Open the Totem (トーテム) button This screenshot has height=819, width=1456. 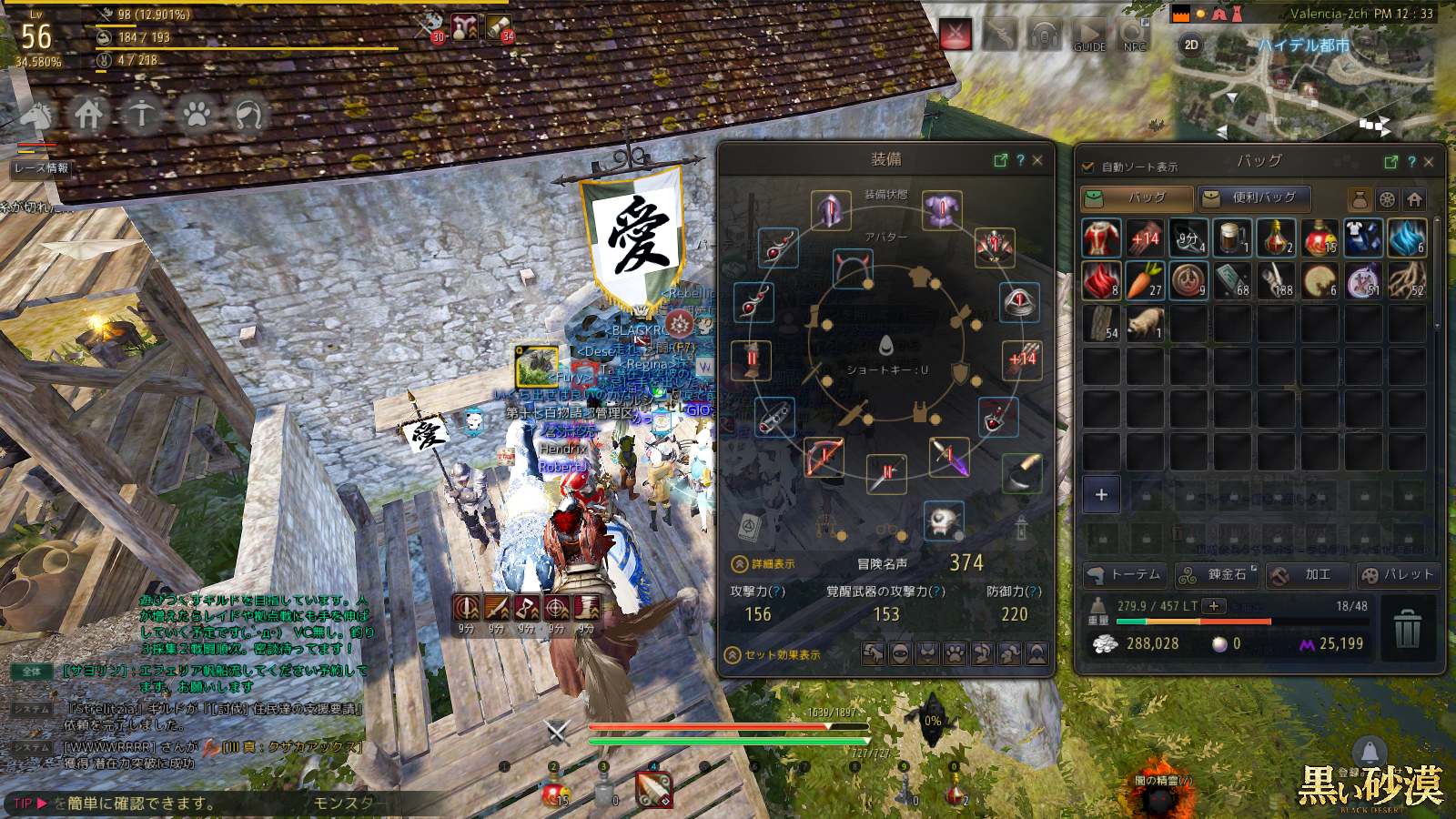pos(1125,574)
